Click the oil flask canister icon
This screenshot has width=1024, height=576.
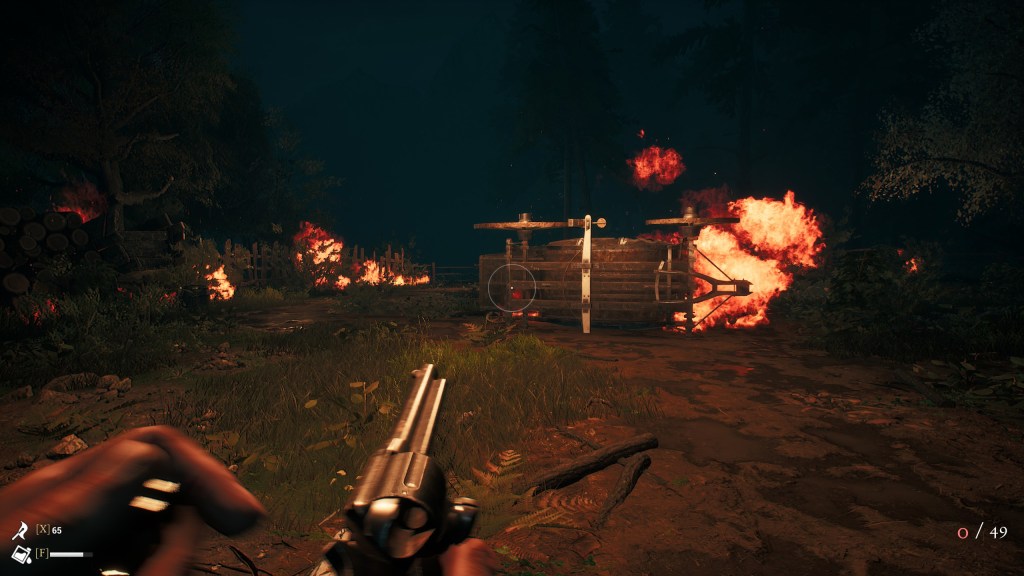(x=20, y=554)
